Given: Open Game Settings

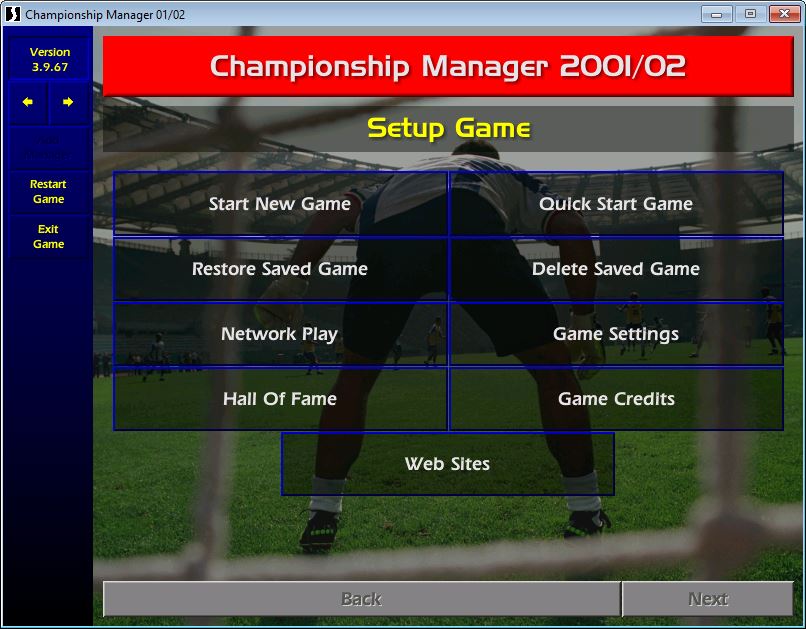Looking at the screenshot, I should 616,334.
